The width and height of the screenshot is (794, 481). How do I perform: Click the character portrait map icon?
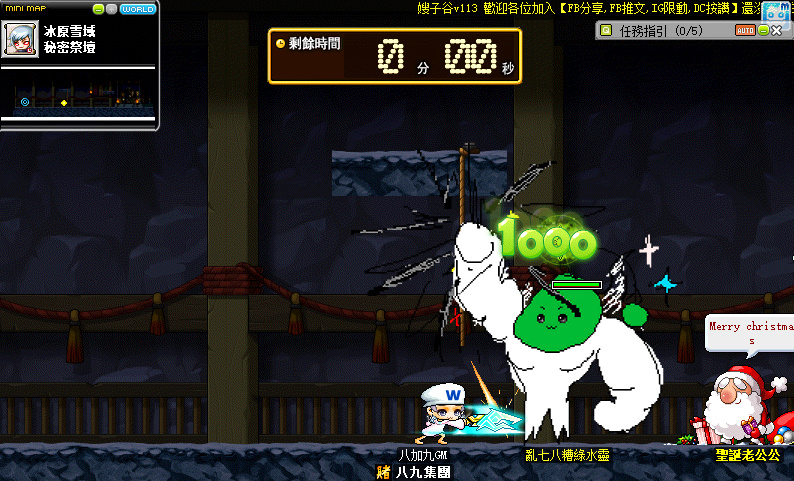pyautogui.click(x=20, y=40)
